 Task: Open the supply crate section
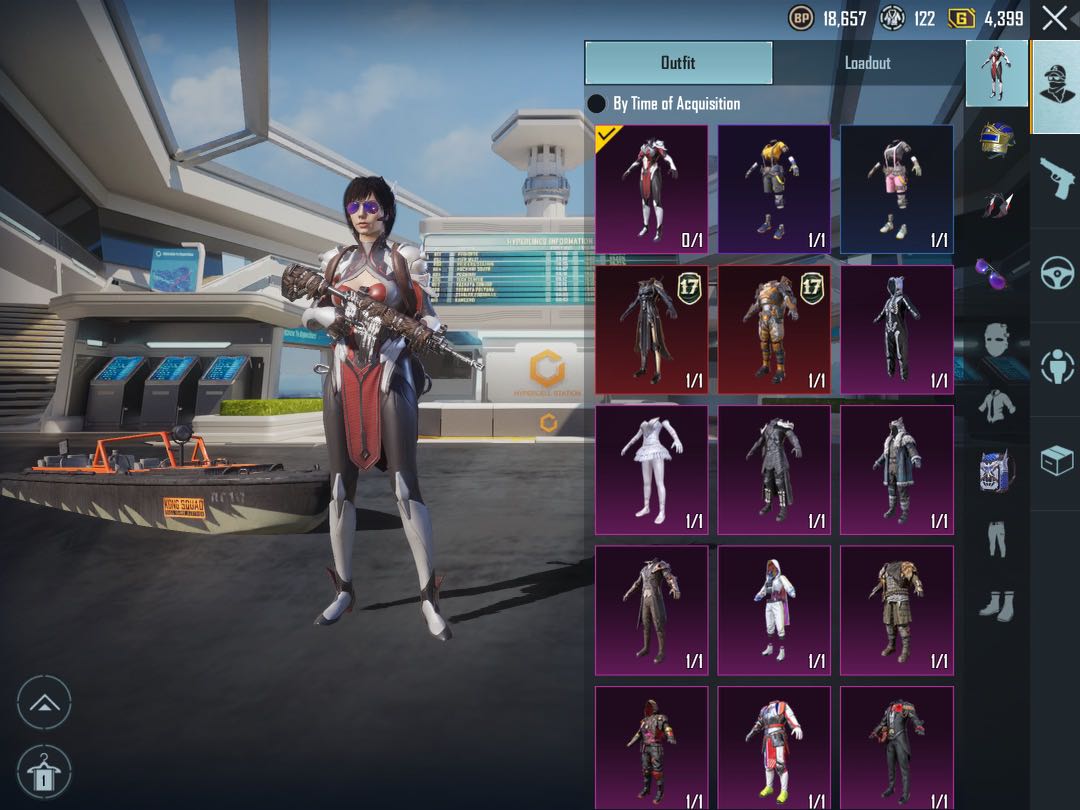[1056, 461]
